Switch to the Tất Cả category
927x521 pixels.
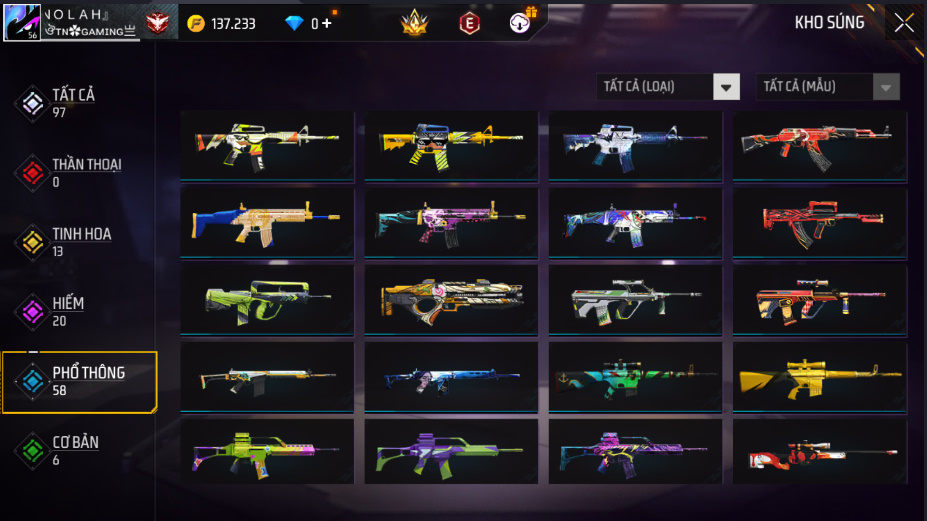[x=72, y=102]
